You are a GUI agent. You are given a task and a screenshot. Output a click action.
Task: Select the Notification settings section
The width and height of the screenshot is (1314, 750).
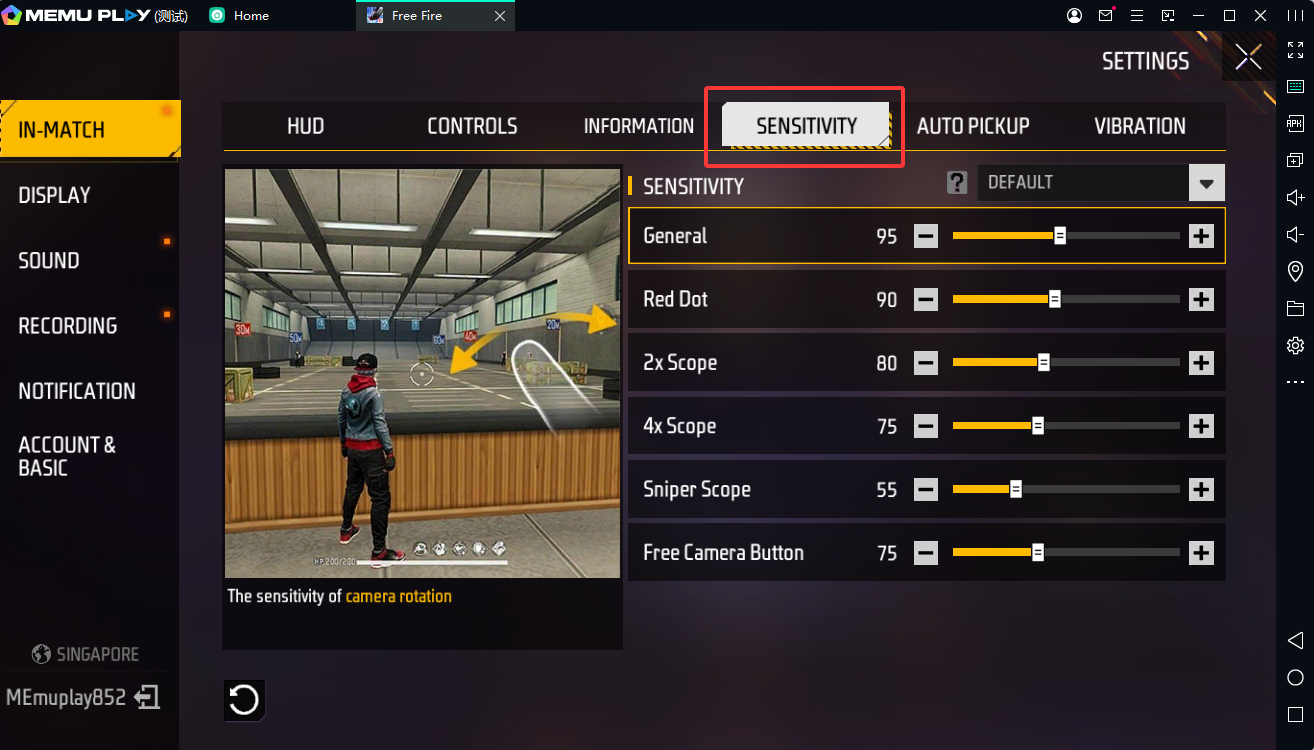(x=77, y=391)
